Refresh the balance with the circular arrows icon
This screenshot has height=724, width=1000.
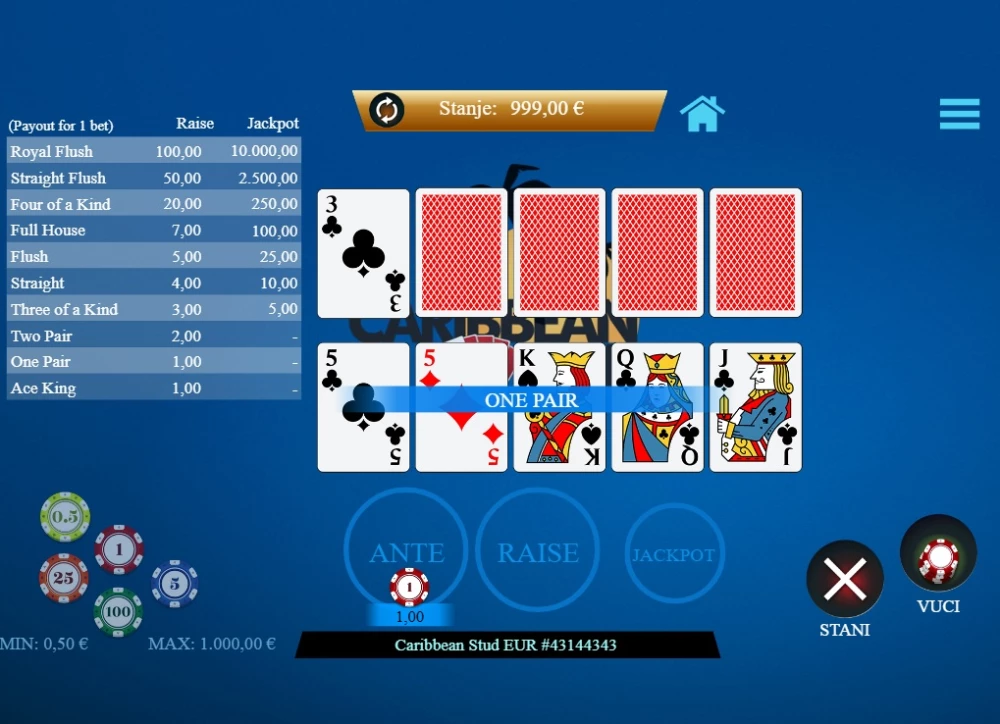[386, 110]
